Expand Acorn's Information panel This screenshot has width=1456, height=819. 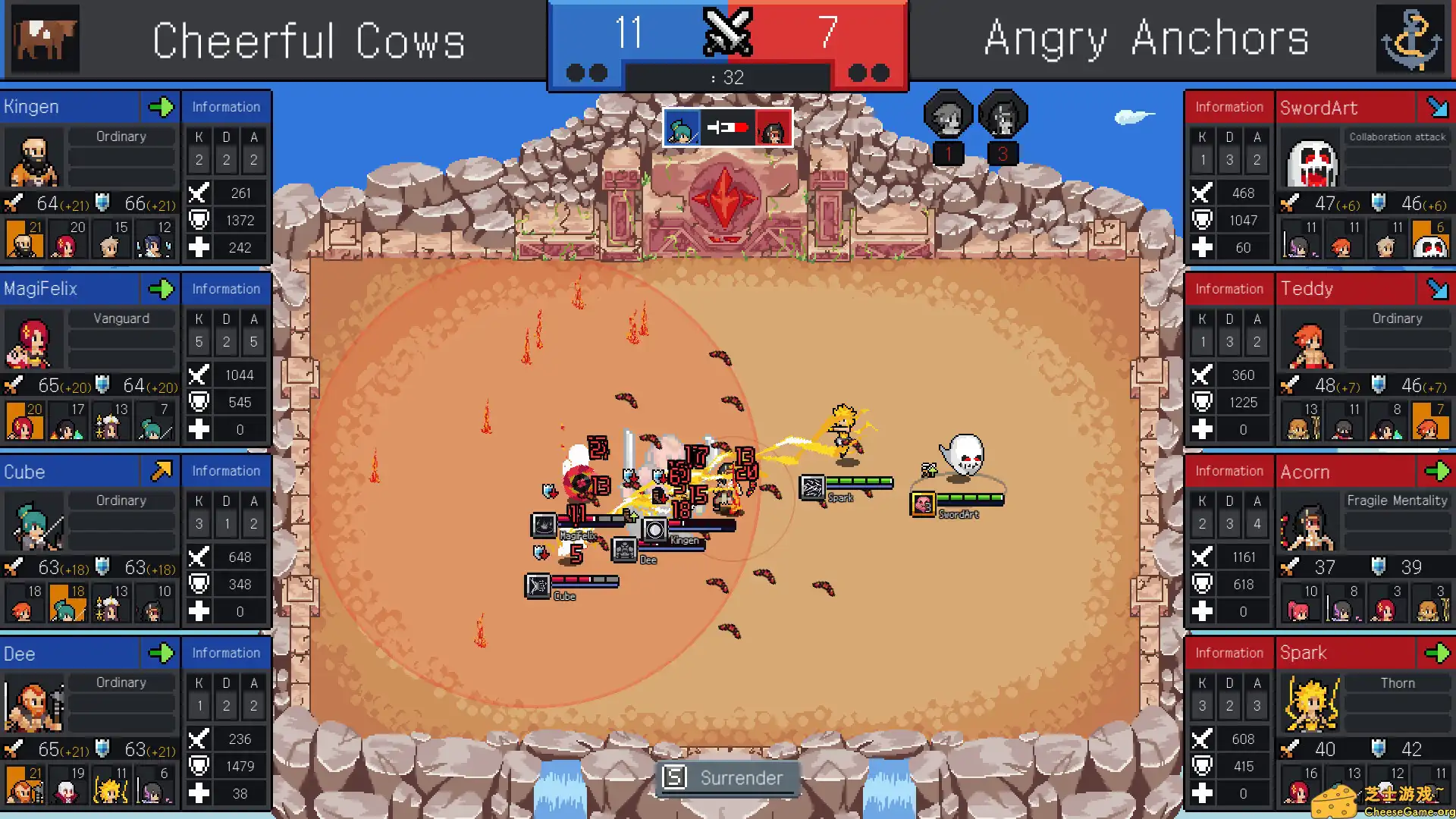point(1228,471)
